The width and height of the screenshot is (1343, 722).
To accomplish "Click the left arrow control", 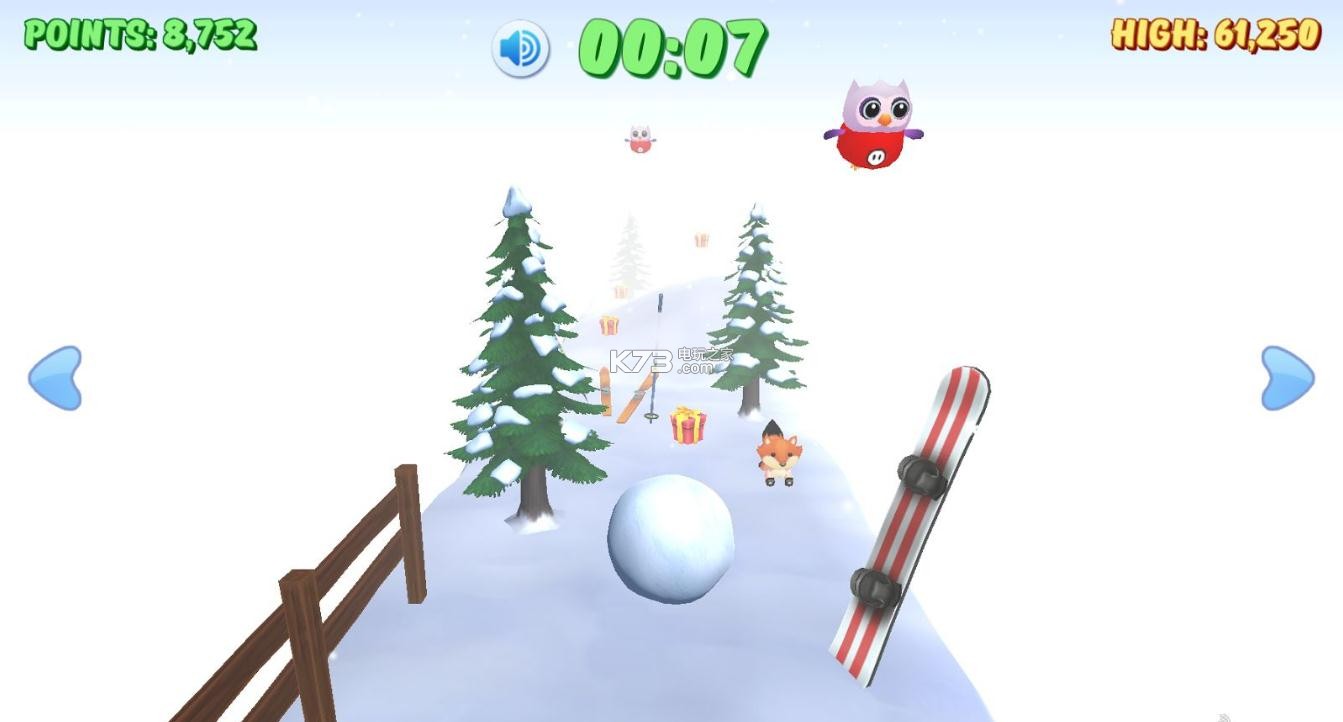I will click(x=57, y=380).
